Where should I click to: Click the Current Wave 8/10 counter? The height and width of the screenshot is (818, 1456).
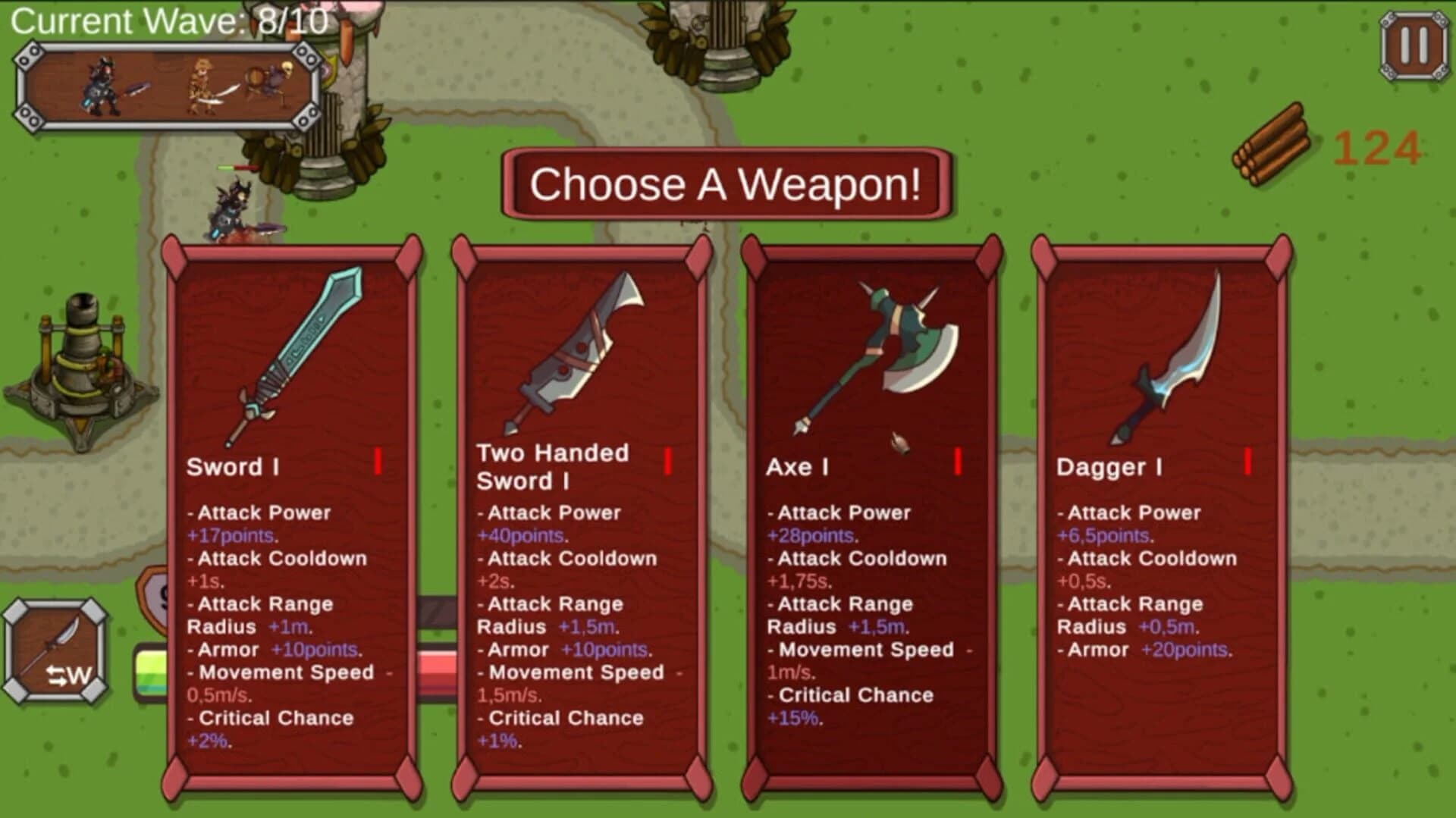click(171, 23)
